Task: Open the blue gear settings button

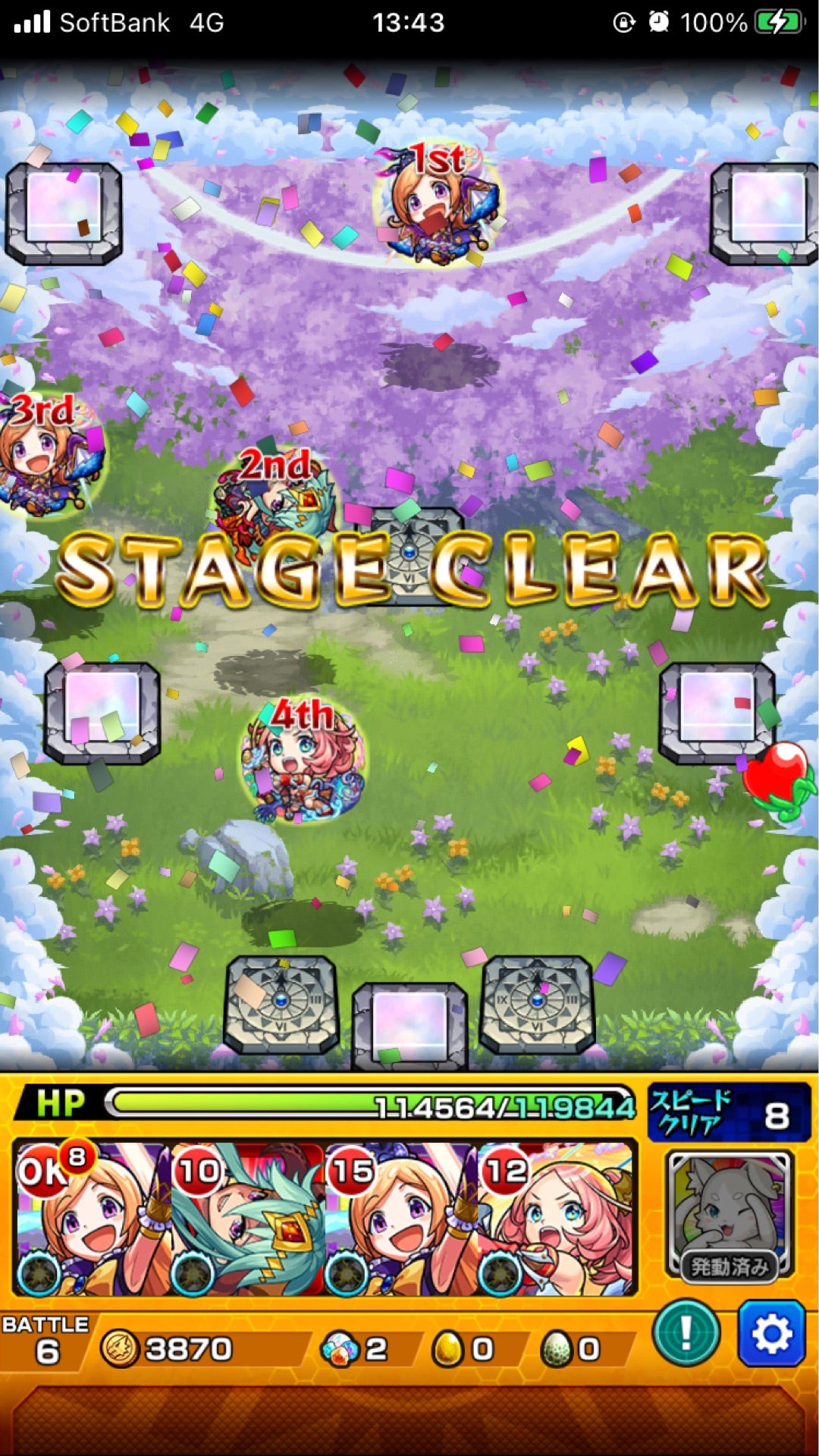Action: [x=771, y=1333]
